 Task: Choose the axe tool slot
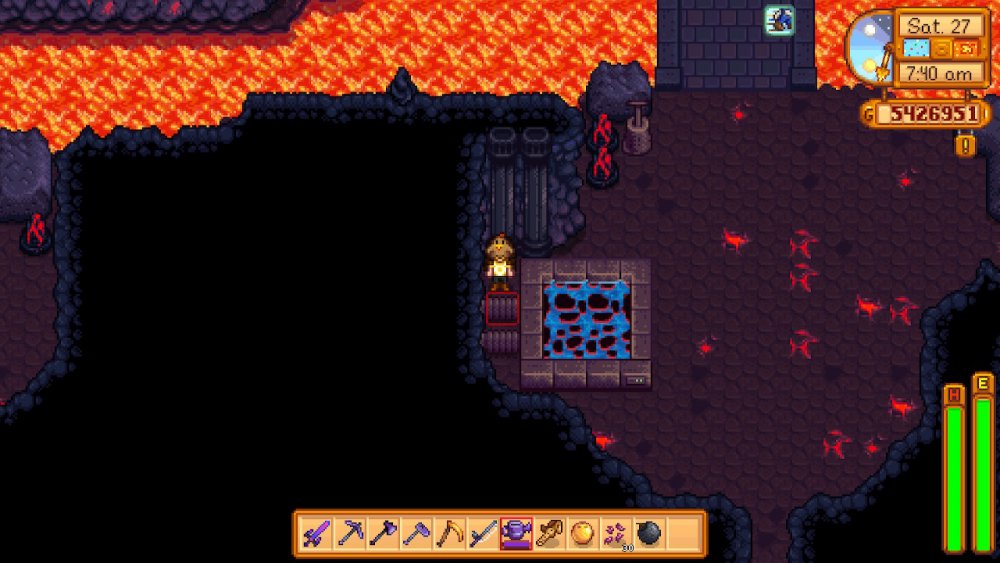pyautogui.click(x=383, y=534)
